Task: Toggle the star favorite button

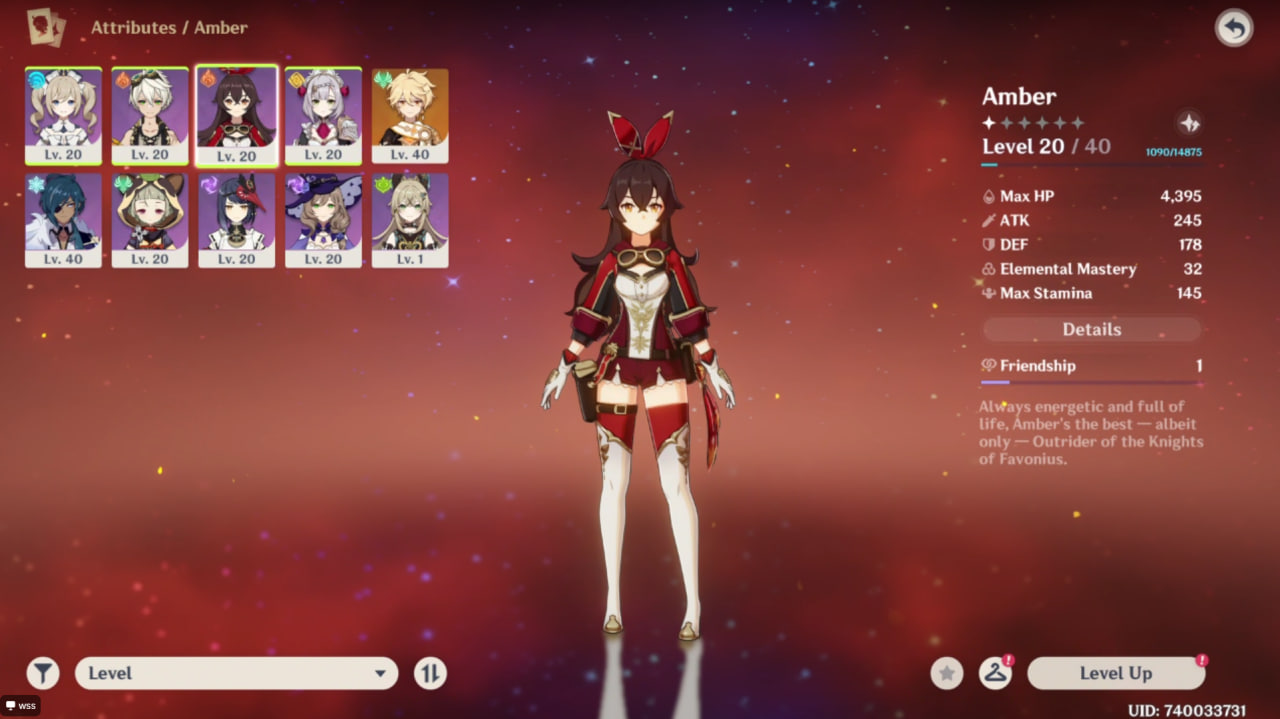Action: click(947, 674)
